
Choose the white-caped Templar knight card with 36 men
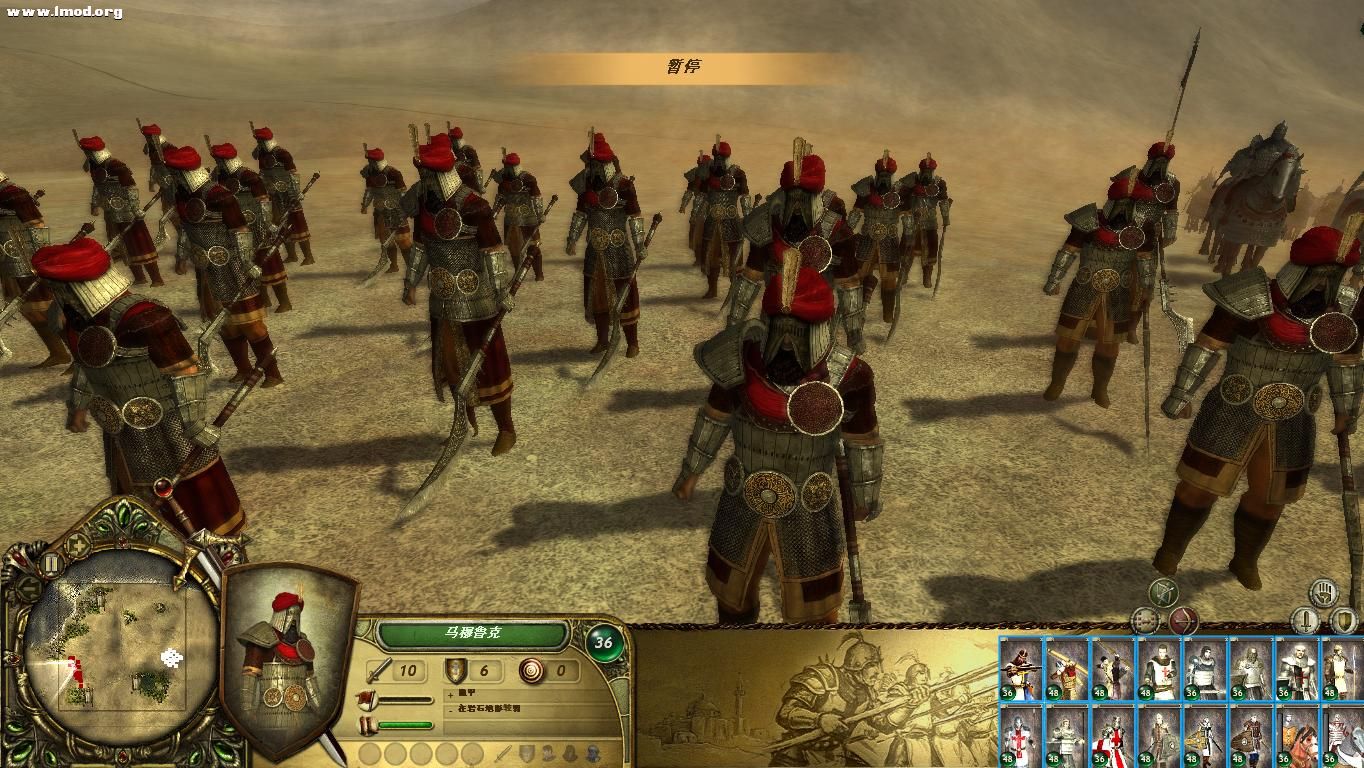[x=1296, y=668]
